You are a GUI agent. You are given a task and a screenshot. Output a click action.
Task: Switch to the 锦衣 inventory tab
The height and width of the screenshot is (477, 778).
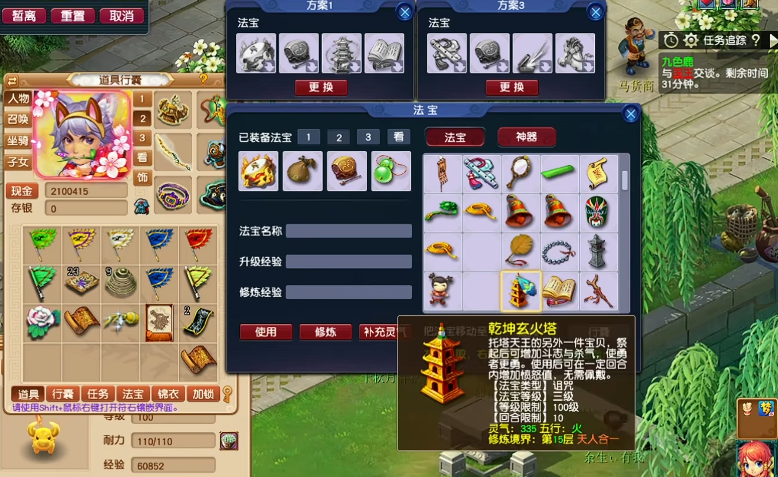pyautogui.click(x=167, y=394)
